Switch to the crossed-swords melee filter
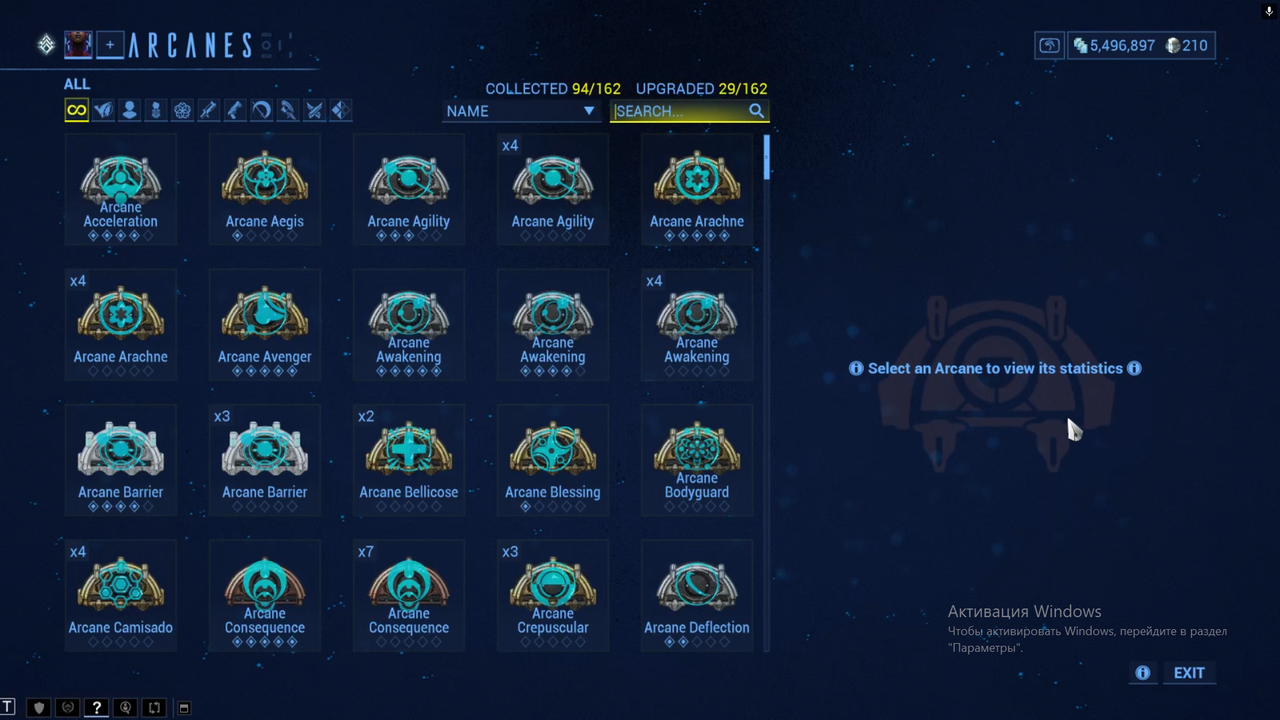The image size is (1280, 720). pyautogui.click(x=314, y=110)
